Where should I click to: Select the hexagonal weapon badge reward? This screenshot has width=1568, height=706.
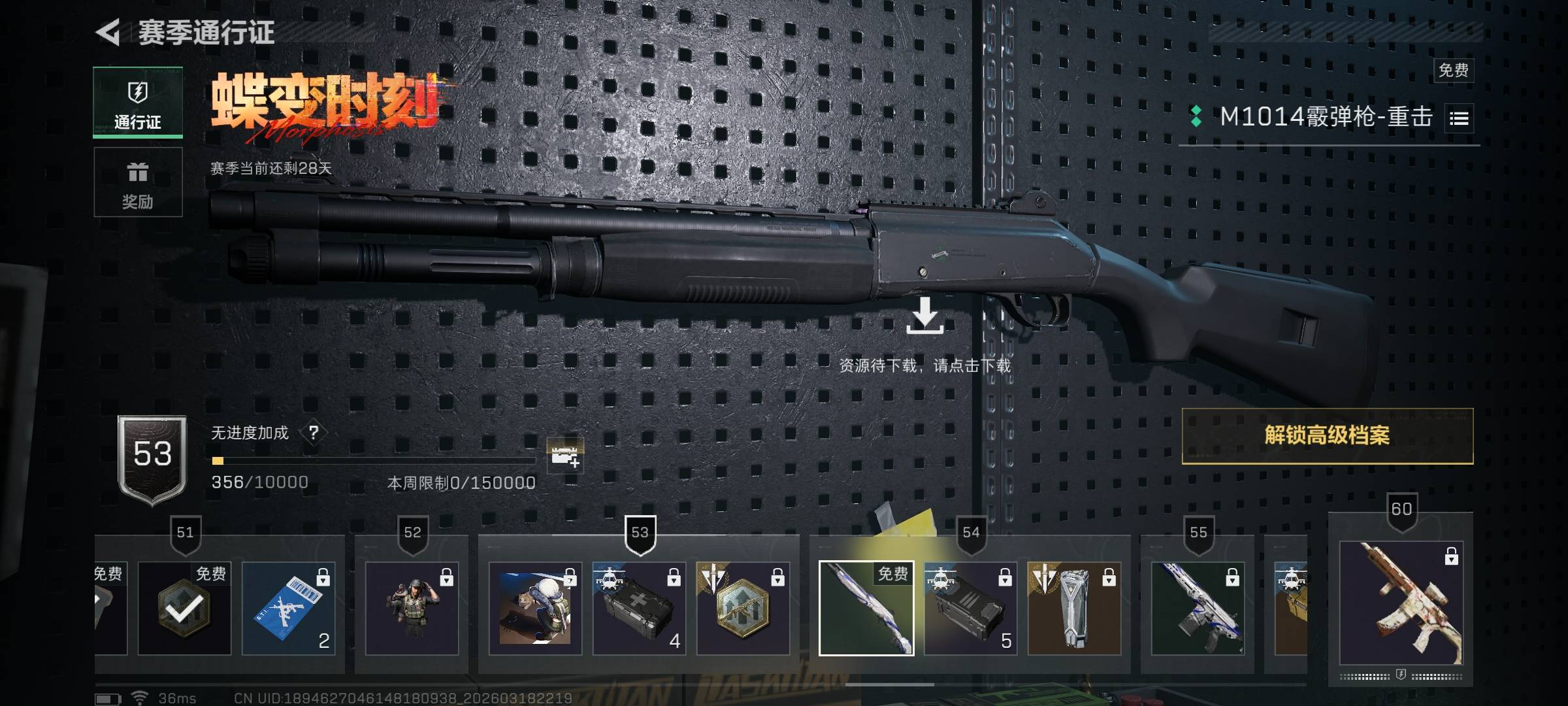click(x=743, y=609)
